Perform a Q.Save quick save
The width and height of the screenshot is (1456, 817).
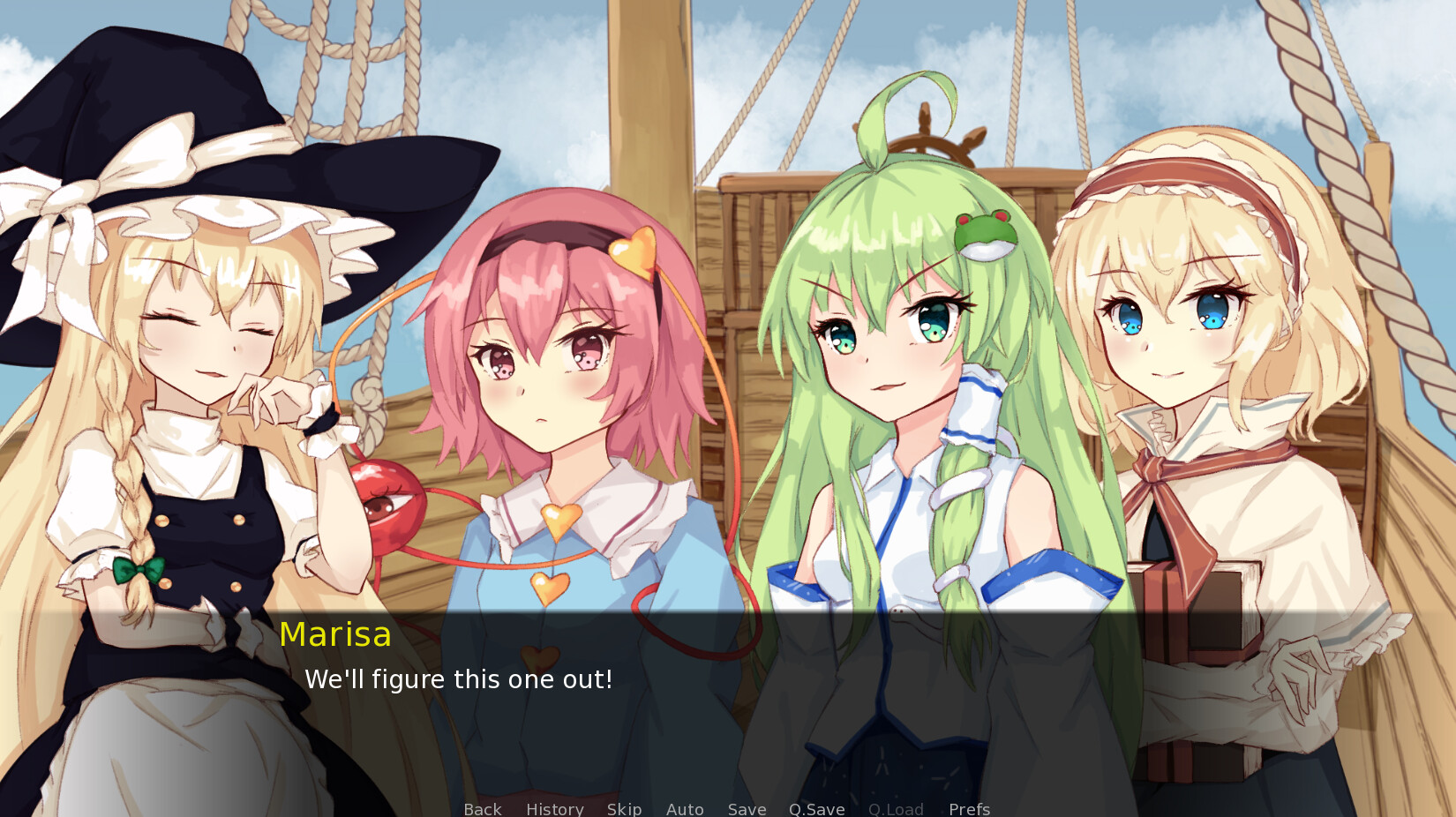click(x=816, y=808)
